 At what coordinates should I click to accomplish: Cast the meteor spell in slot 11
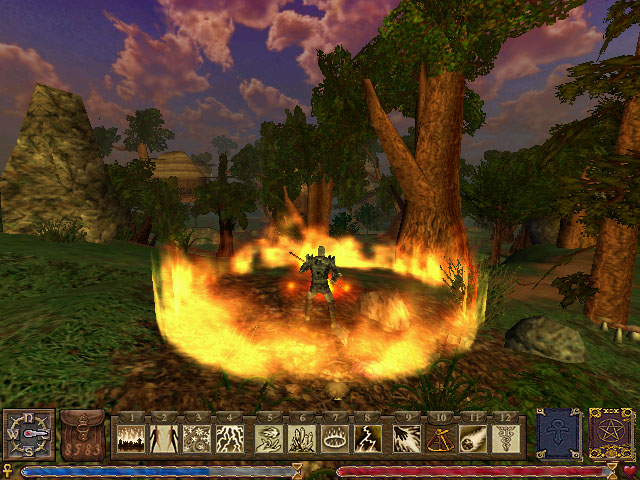474,439
